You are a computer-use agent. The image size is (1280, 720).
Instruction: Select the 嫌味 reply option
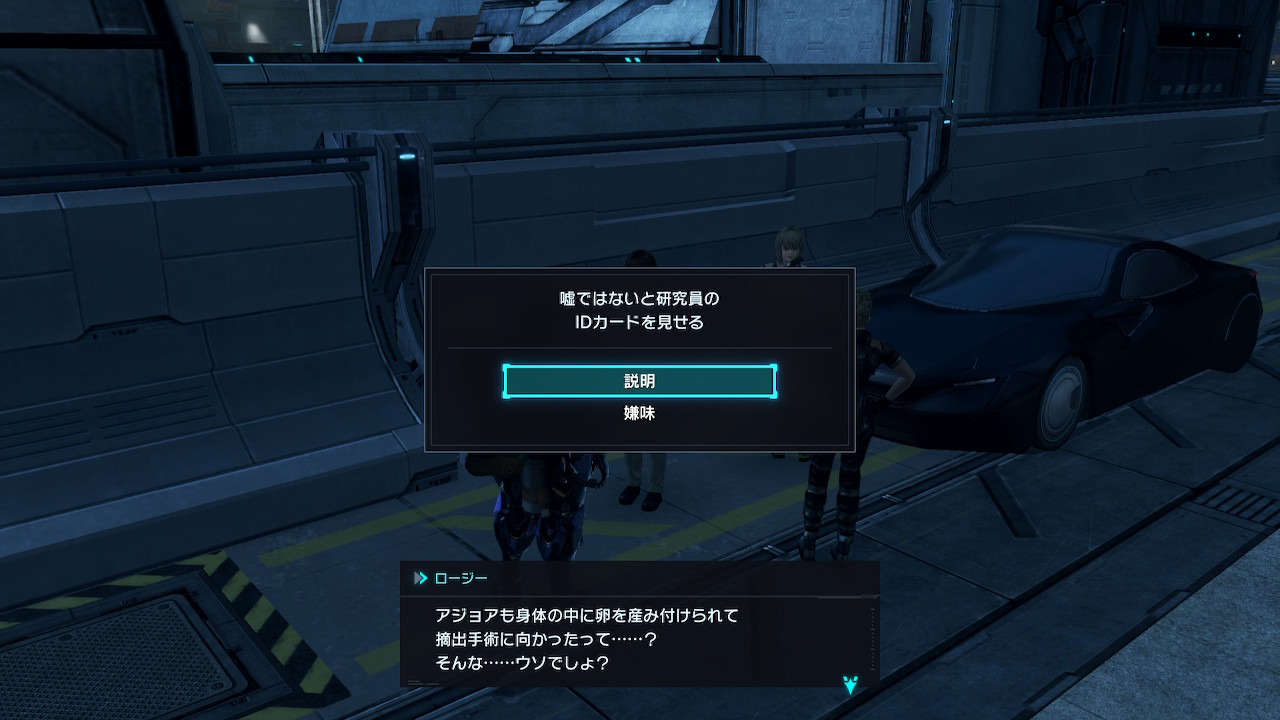pos(639,413)
